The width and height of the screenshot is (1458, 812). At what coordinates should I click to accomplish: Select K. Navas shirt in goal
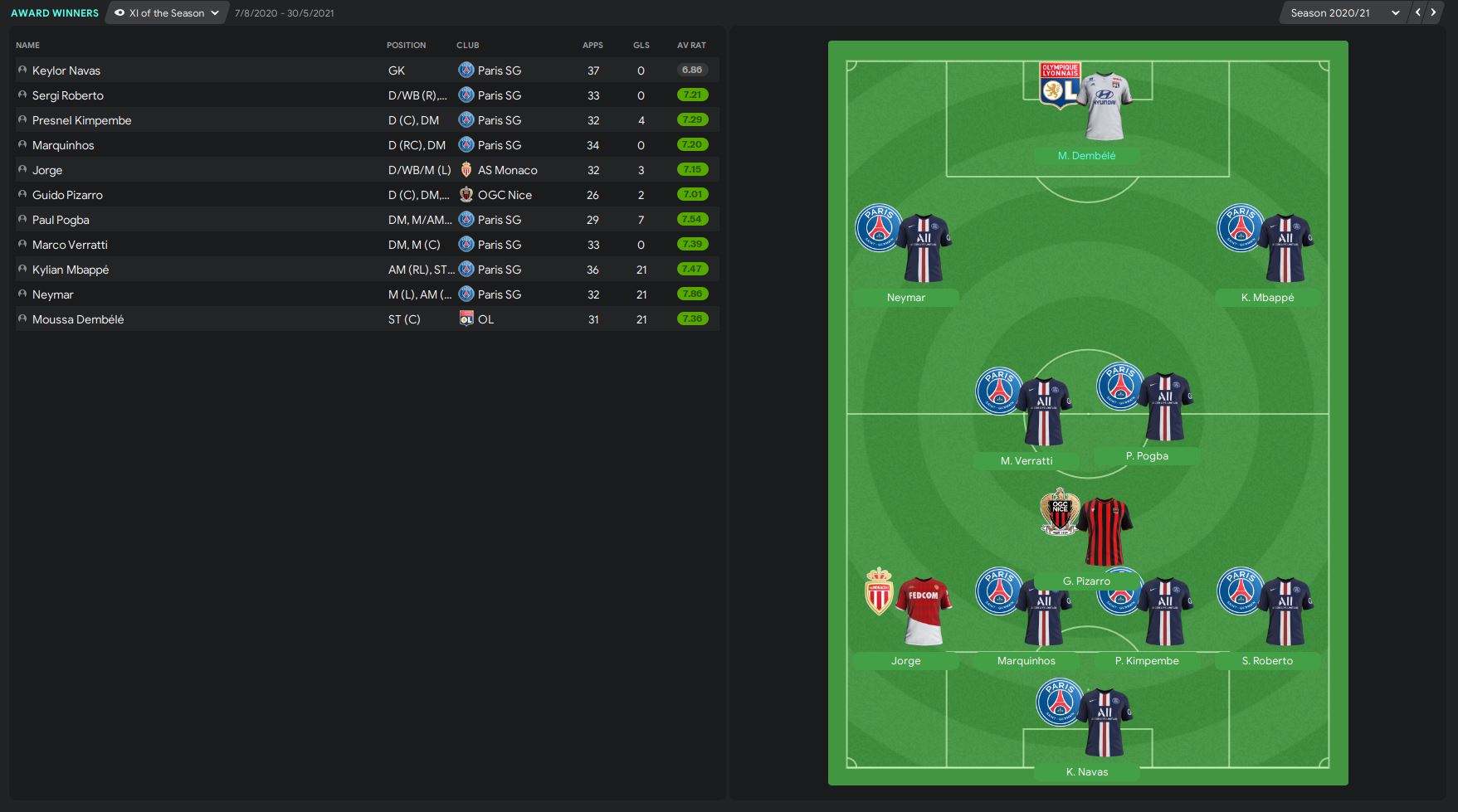coord(1104,722)
